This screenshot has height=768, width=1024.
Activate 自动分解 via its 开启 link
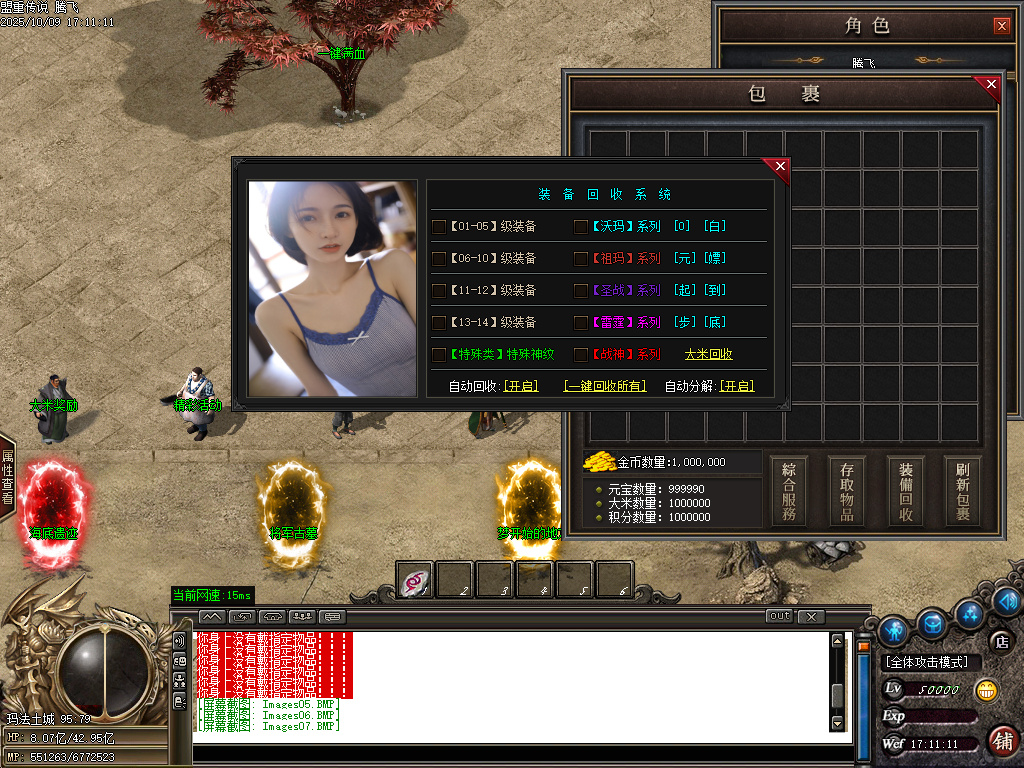737,386
